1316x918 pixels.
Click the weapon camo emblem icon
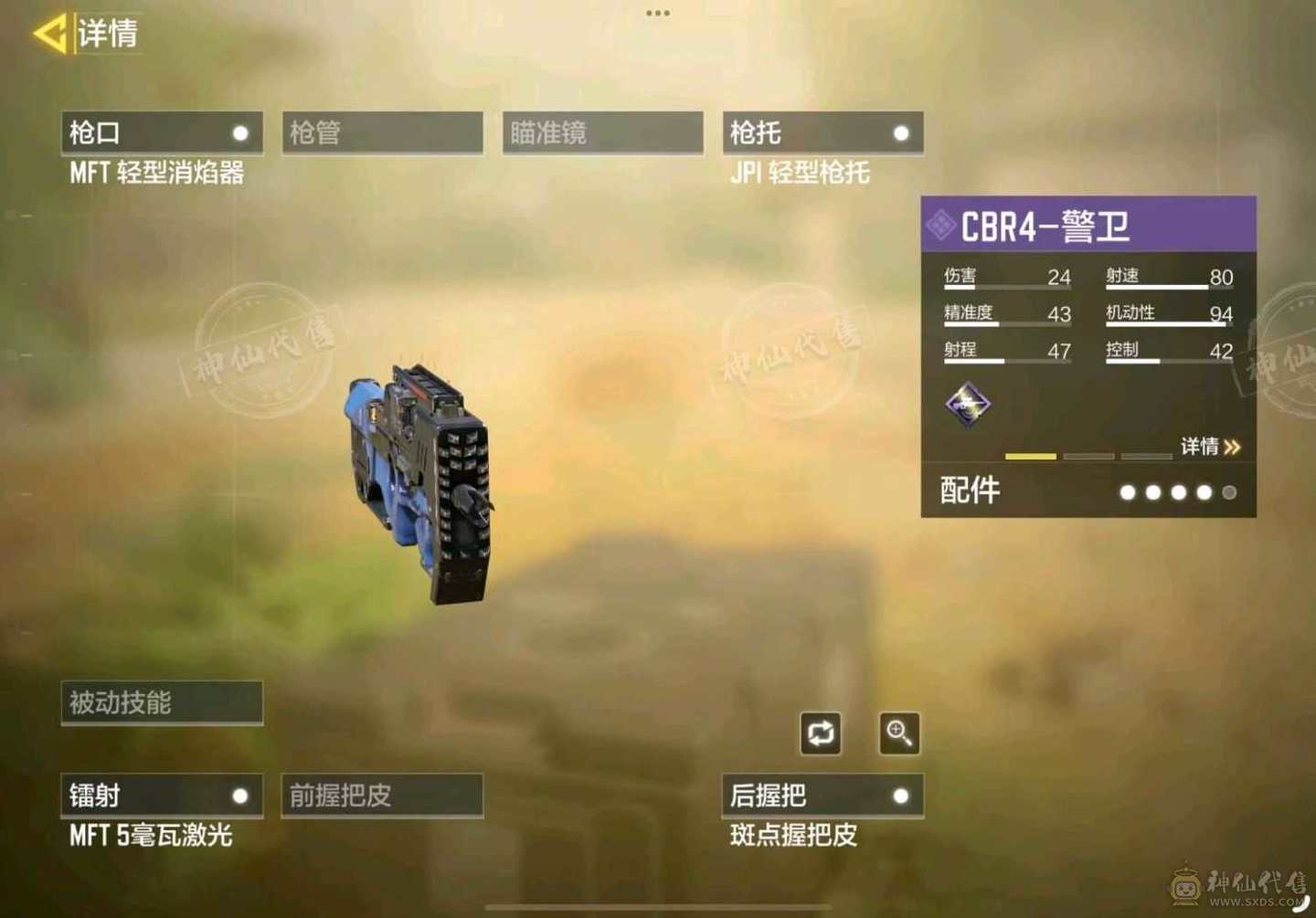[969, 404]
